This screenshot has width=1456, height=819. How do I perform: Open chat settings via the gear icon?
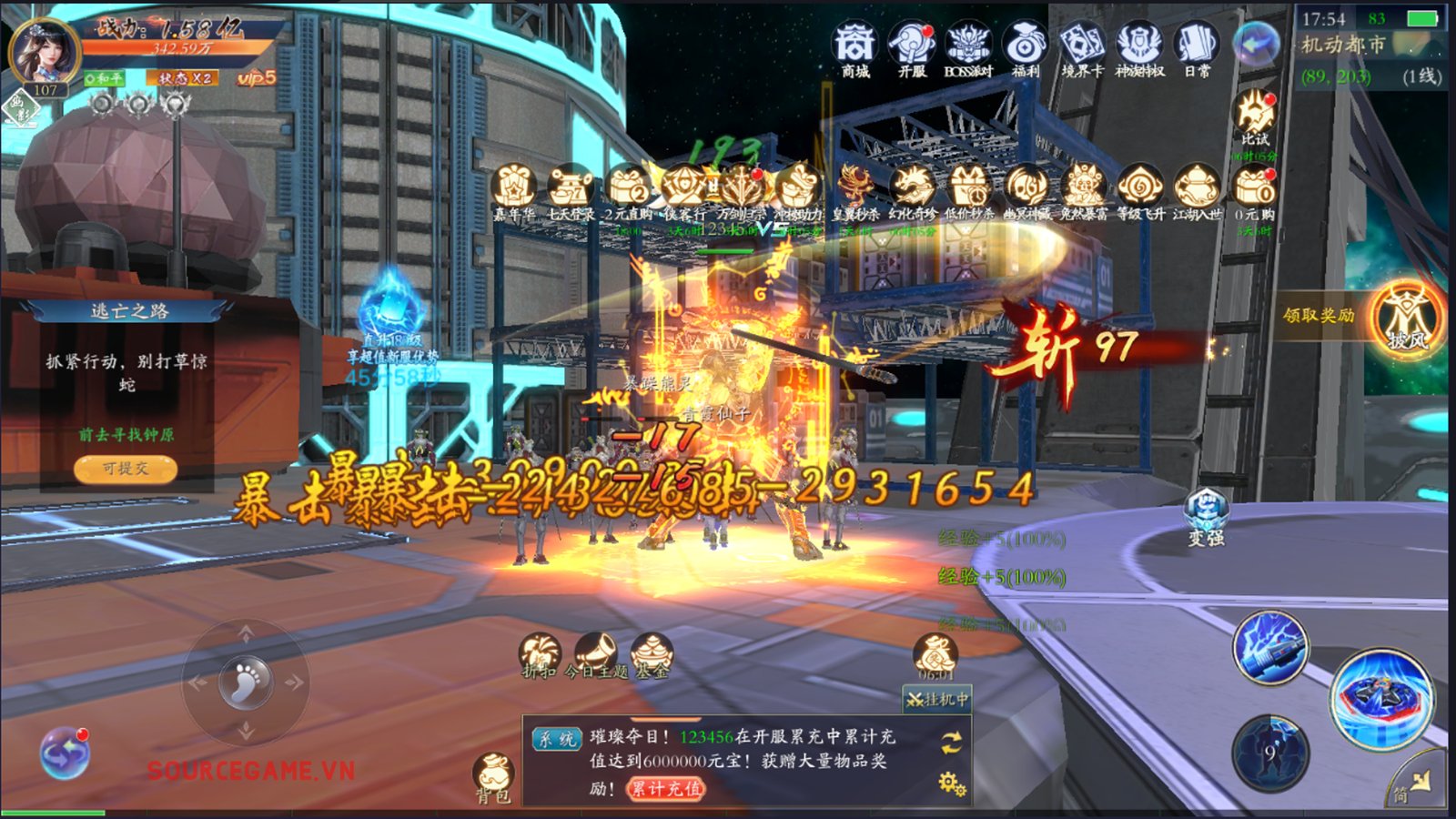tap(952, 783)
